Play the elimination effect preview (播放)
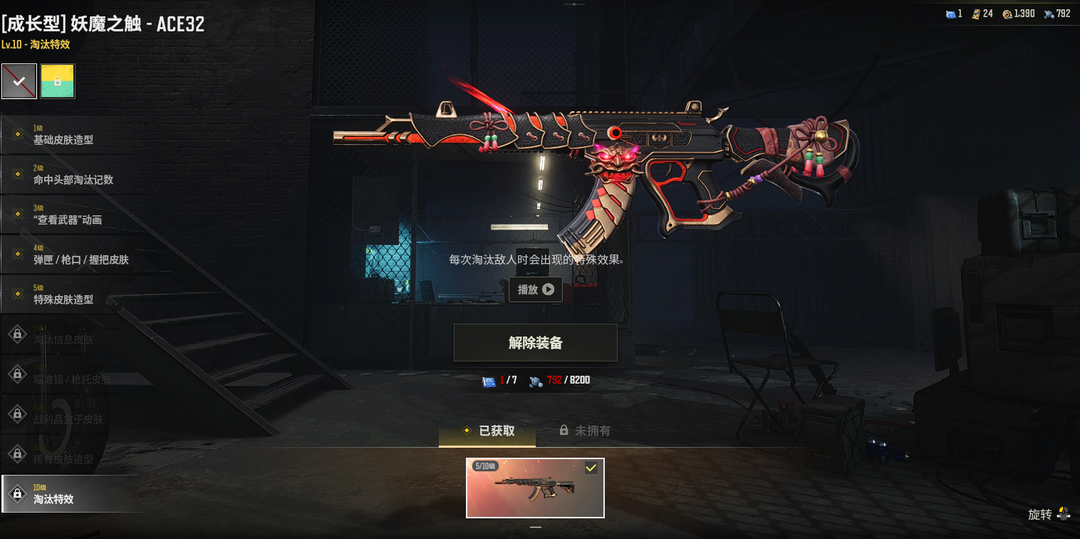The height and width of the screenshot is (539, 1080). [535, 290]
